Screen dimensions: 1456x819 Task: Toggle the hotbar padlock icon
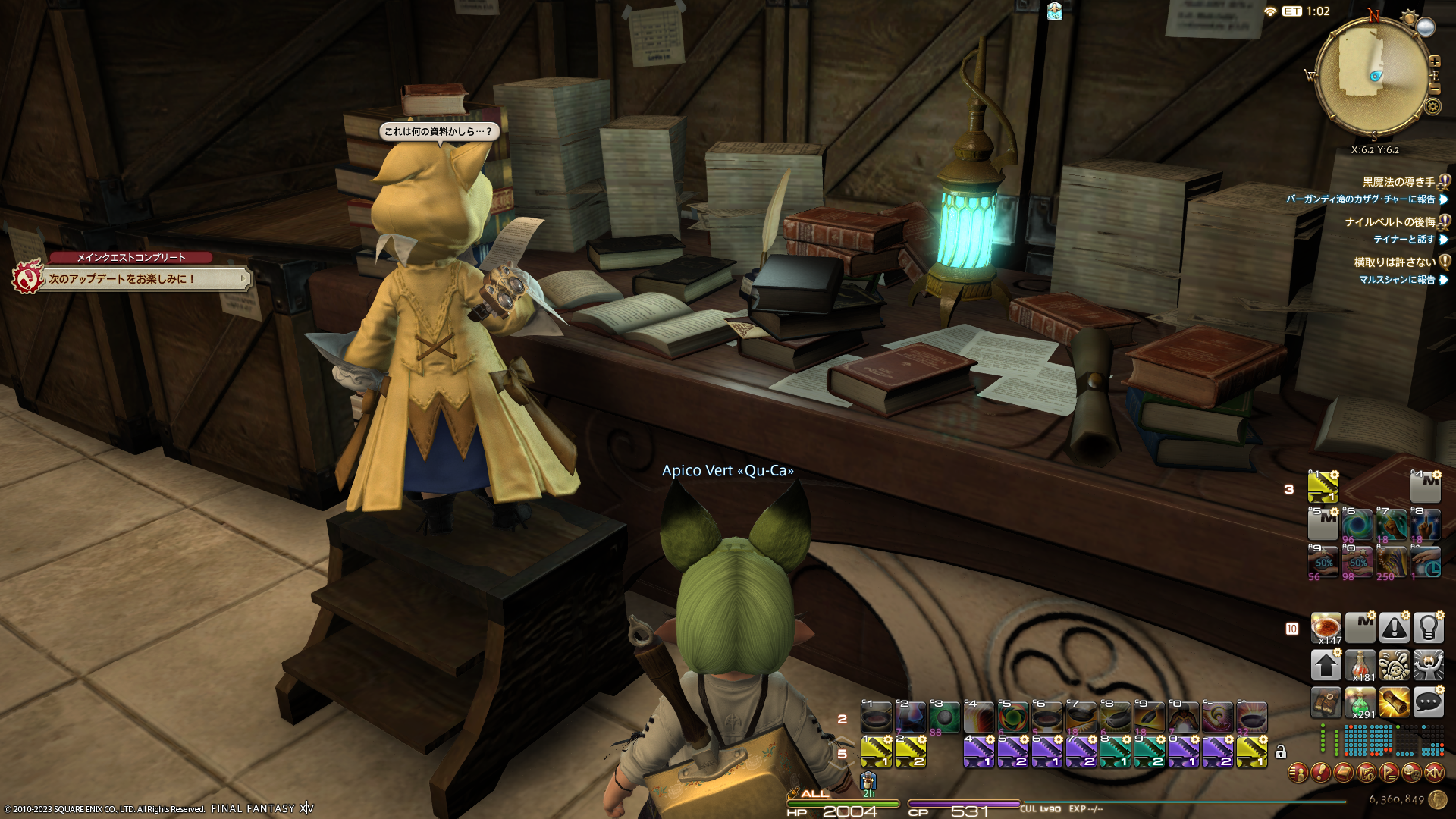point(1281,752)
